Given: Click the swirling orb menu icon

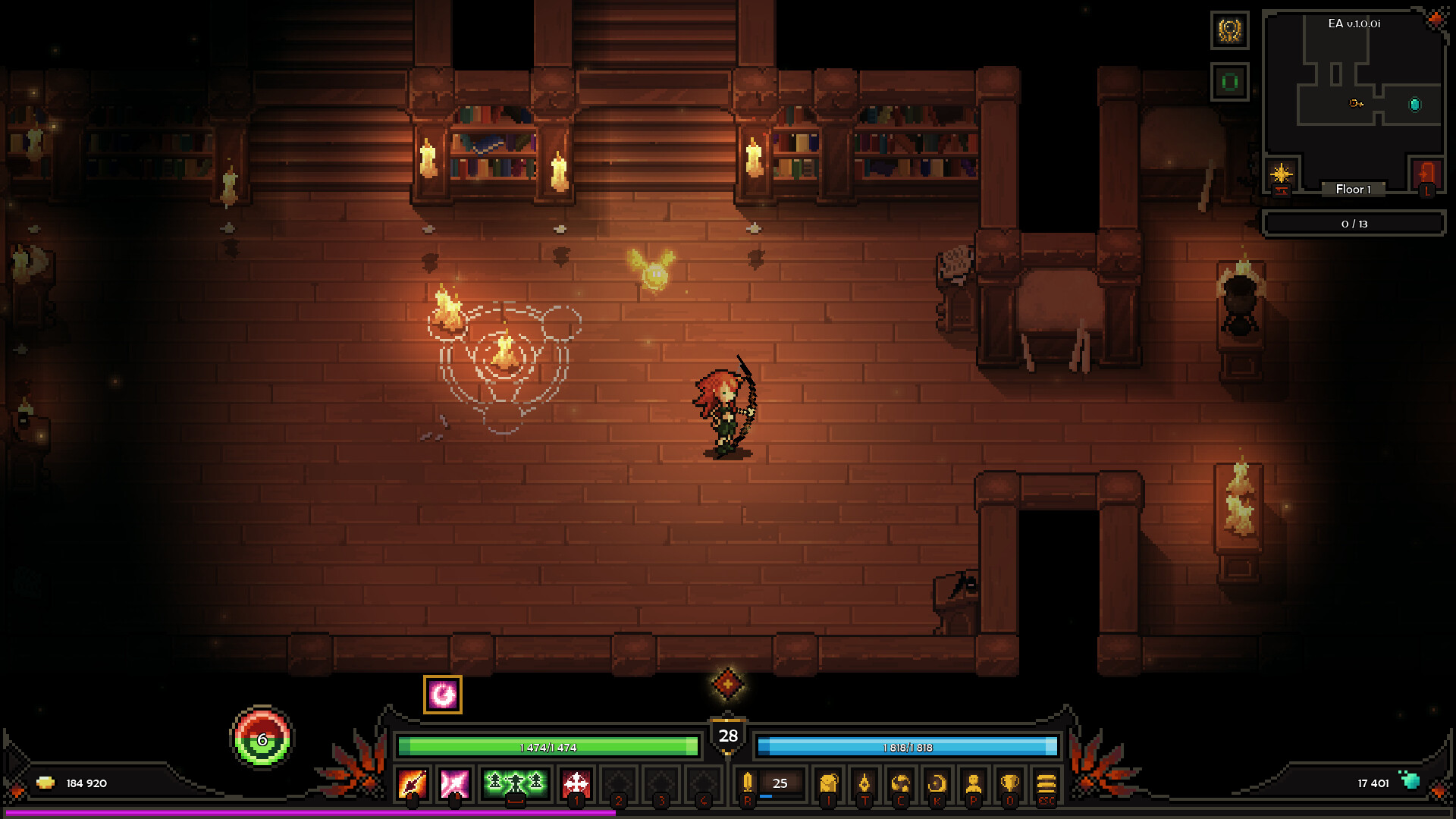Looking at the screenshot, I should pyautogui.click(x=900, y=783).
